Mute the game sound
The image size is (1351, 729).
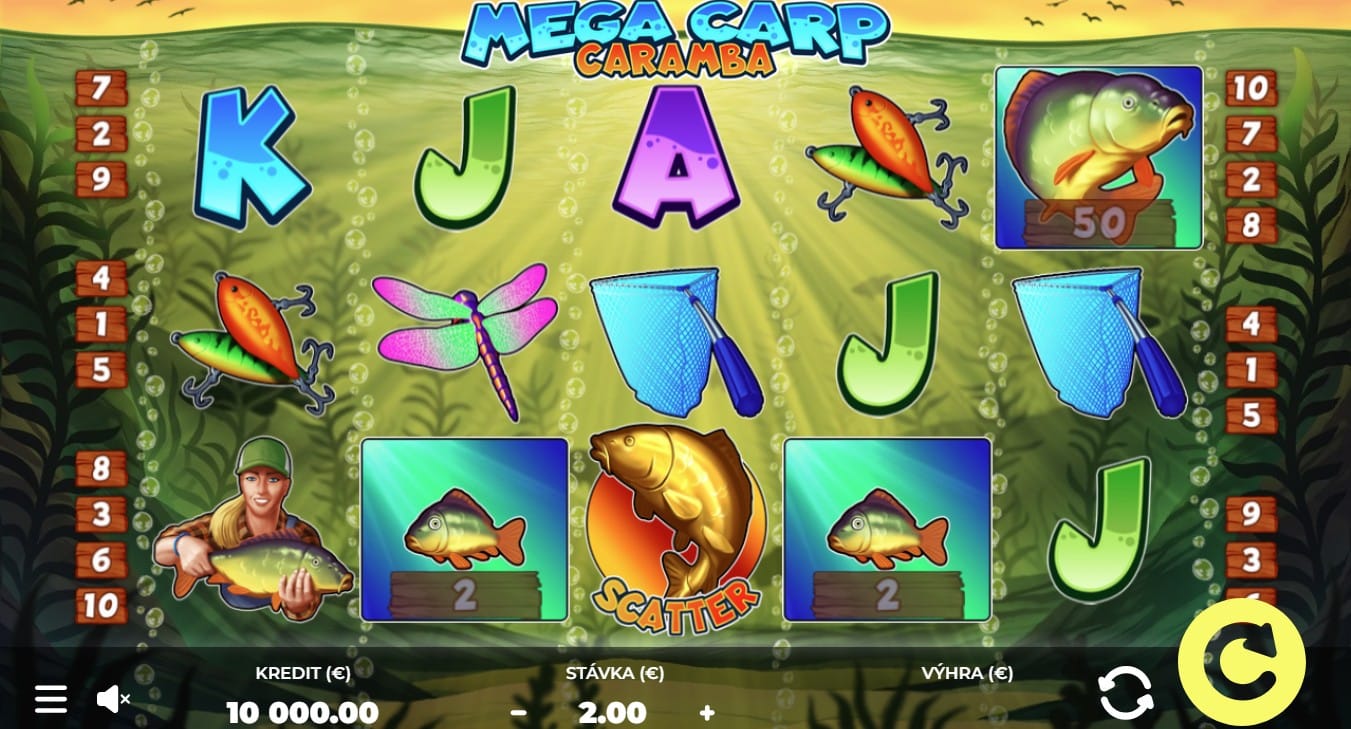tap(113, 697)
